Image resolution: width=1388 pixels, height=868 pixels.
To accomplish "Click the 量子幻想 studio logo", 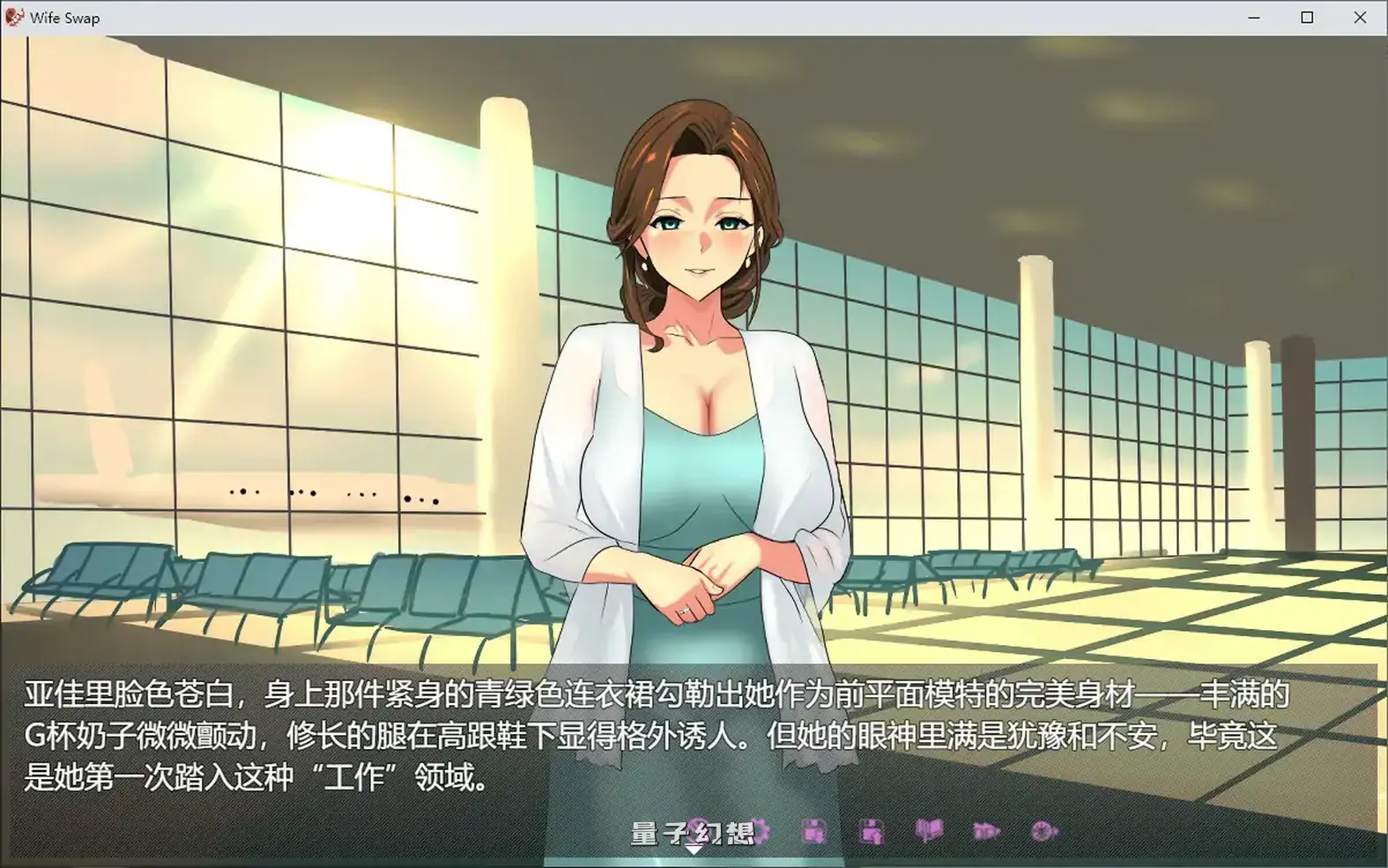I will pos(690,830).
